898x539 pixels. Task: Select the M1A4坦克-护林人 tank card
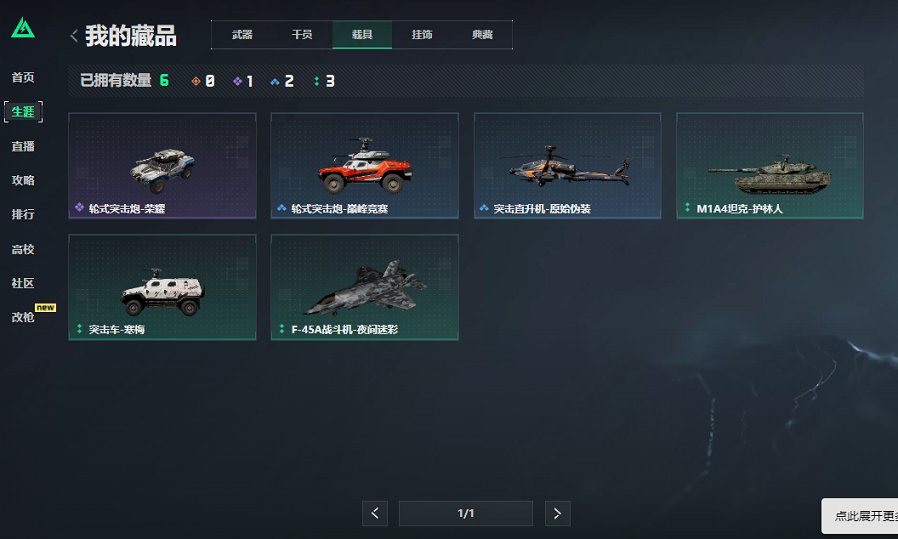pos(769,165)
